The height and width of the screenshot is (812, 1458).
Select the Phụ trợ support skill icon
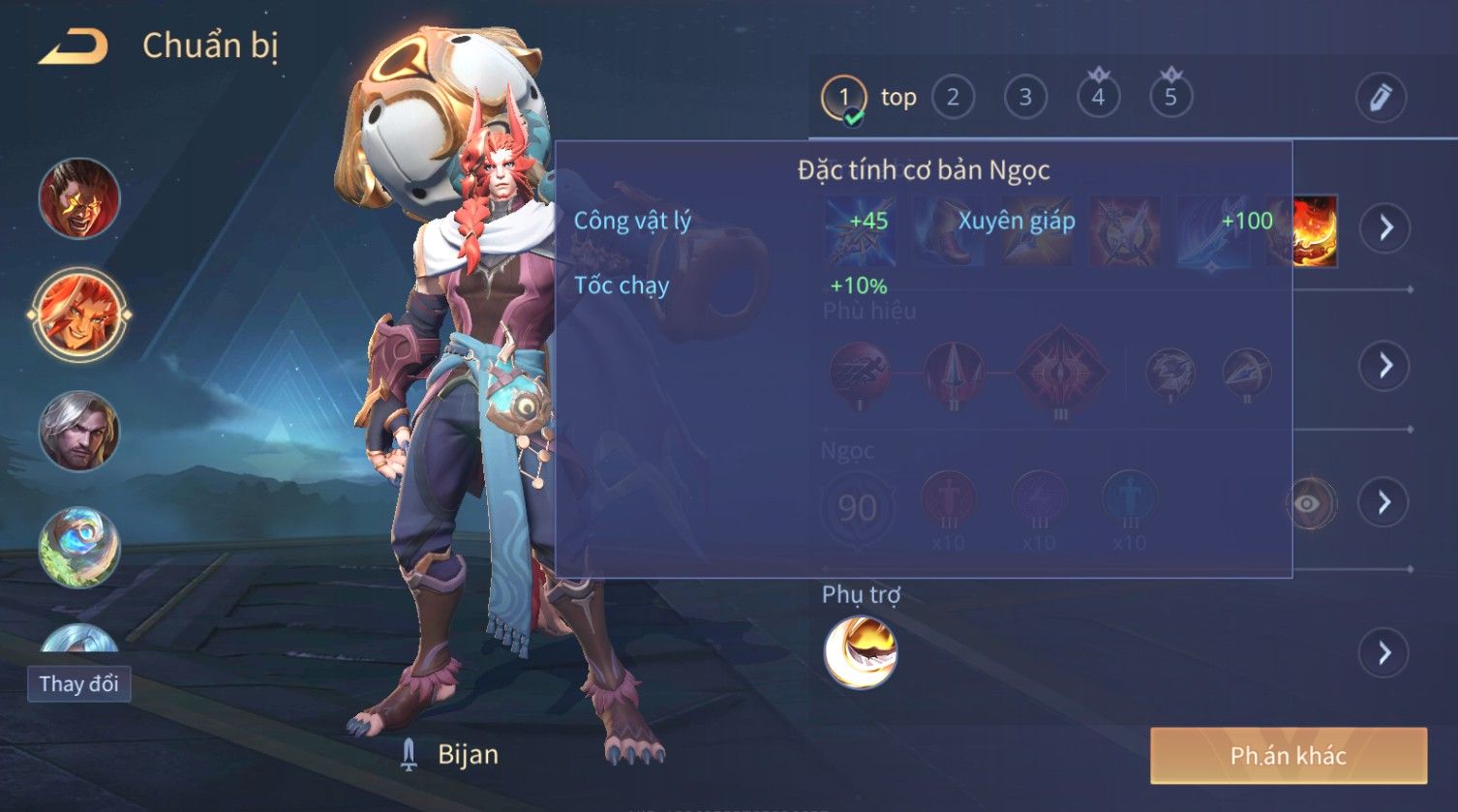[x=860, y=652]
